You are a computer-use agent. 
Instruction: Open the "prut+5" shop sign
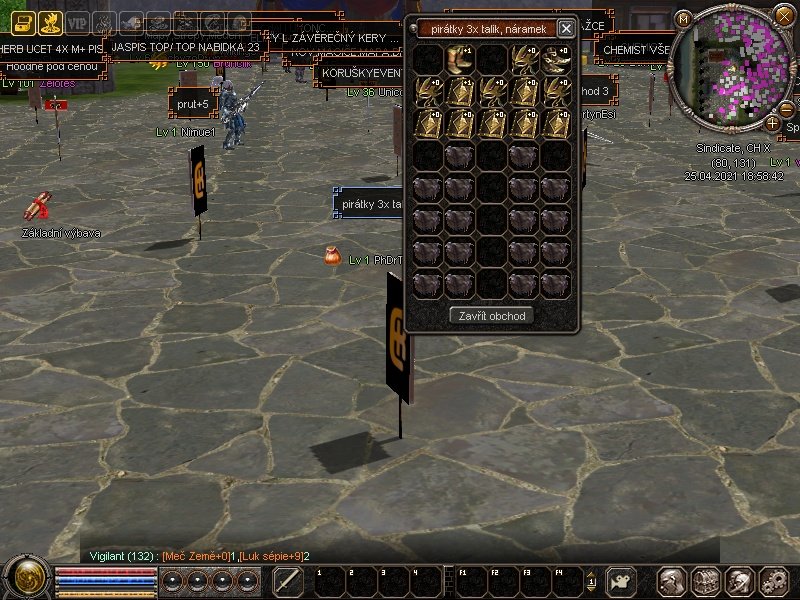(x=192, y=103)
